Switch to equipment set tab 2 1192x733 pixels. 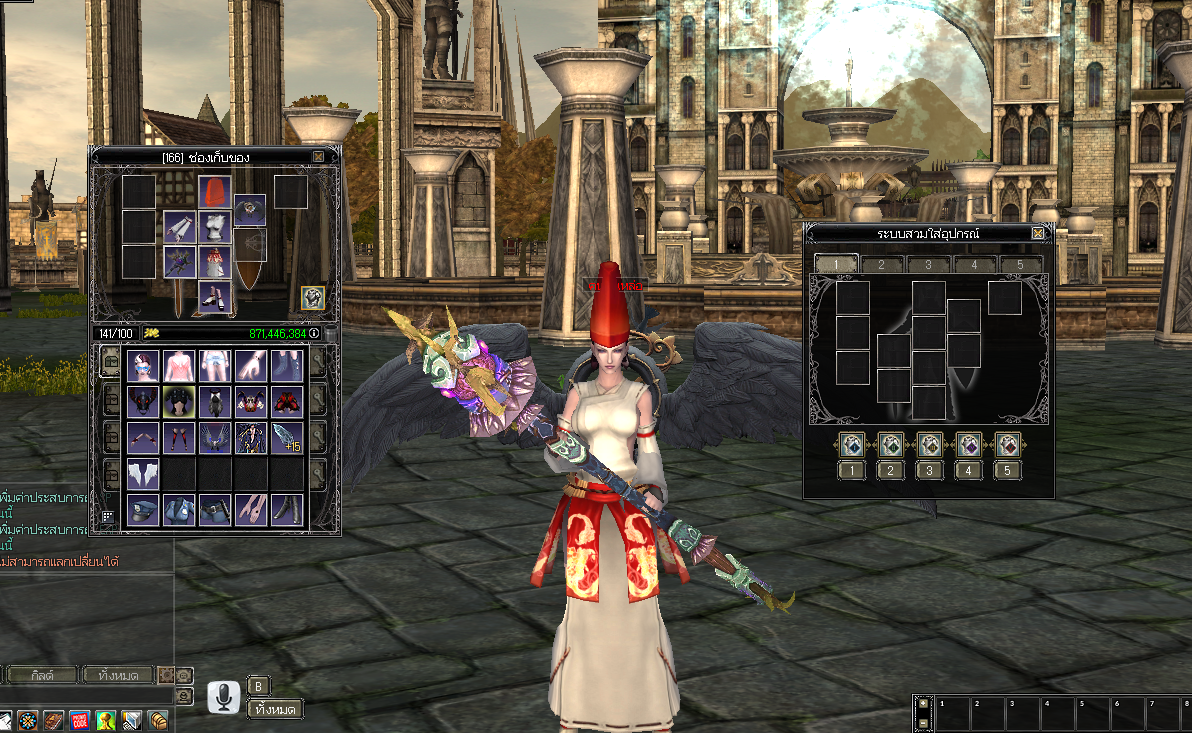(x=881, y=264)
